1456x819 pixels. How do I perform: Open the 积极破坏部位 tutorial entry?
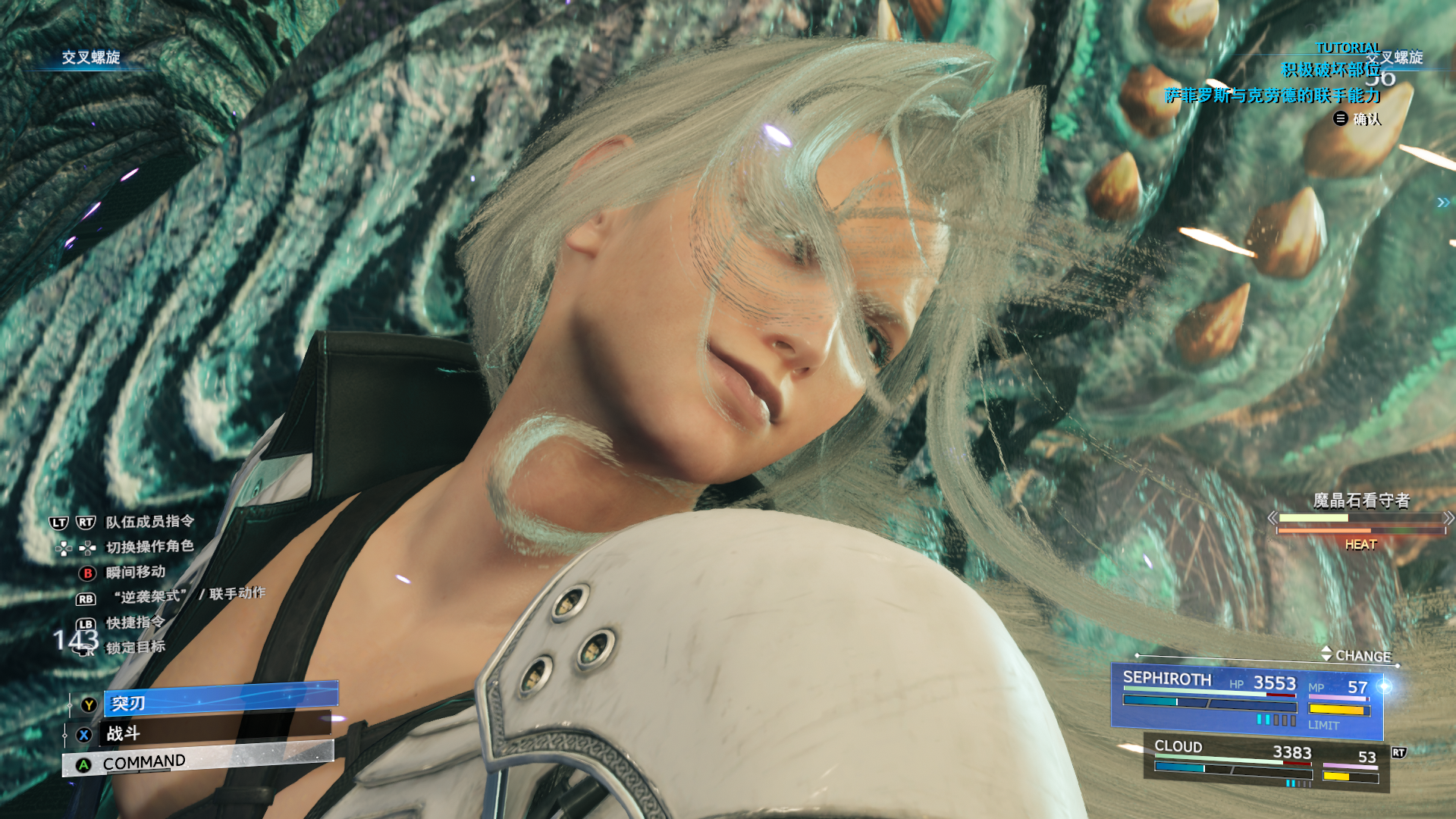point(1330,71)
